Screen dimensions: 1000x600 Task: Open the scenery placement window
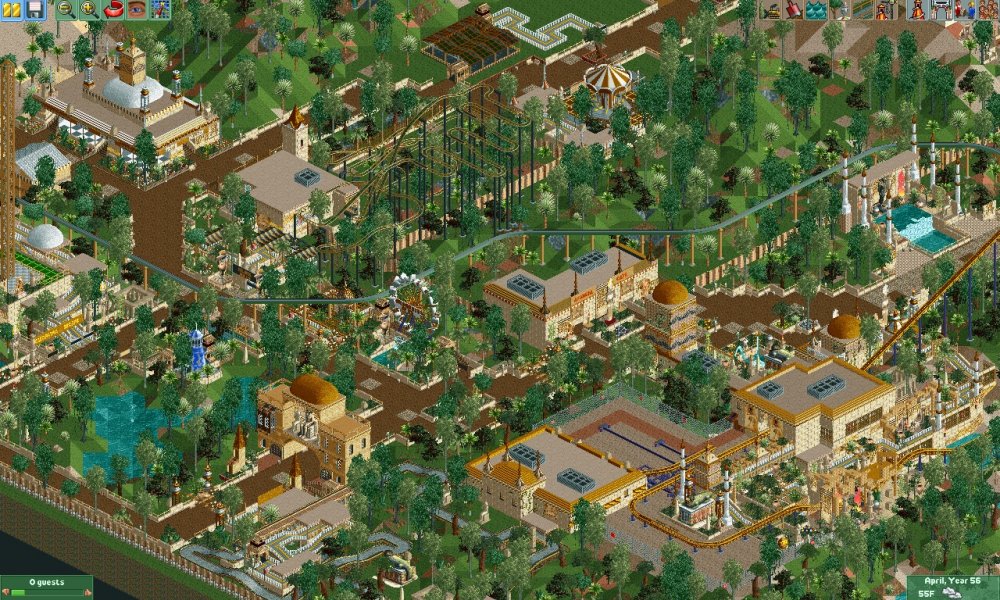pos(837,9)
